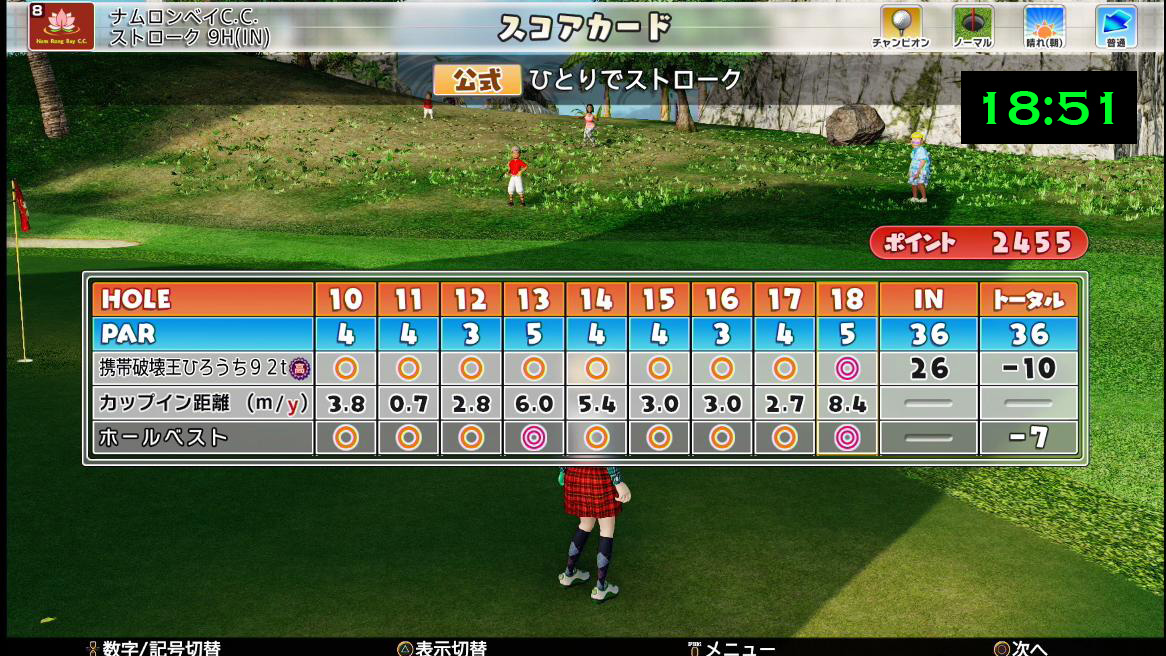Select the hole 13 column header
The height and width of the screenshot is (656, 1166).
pos(534,299)
